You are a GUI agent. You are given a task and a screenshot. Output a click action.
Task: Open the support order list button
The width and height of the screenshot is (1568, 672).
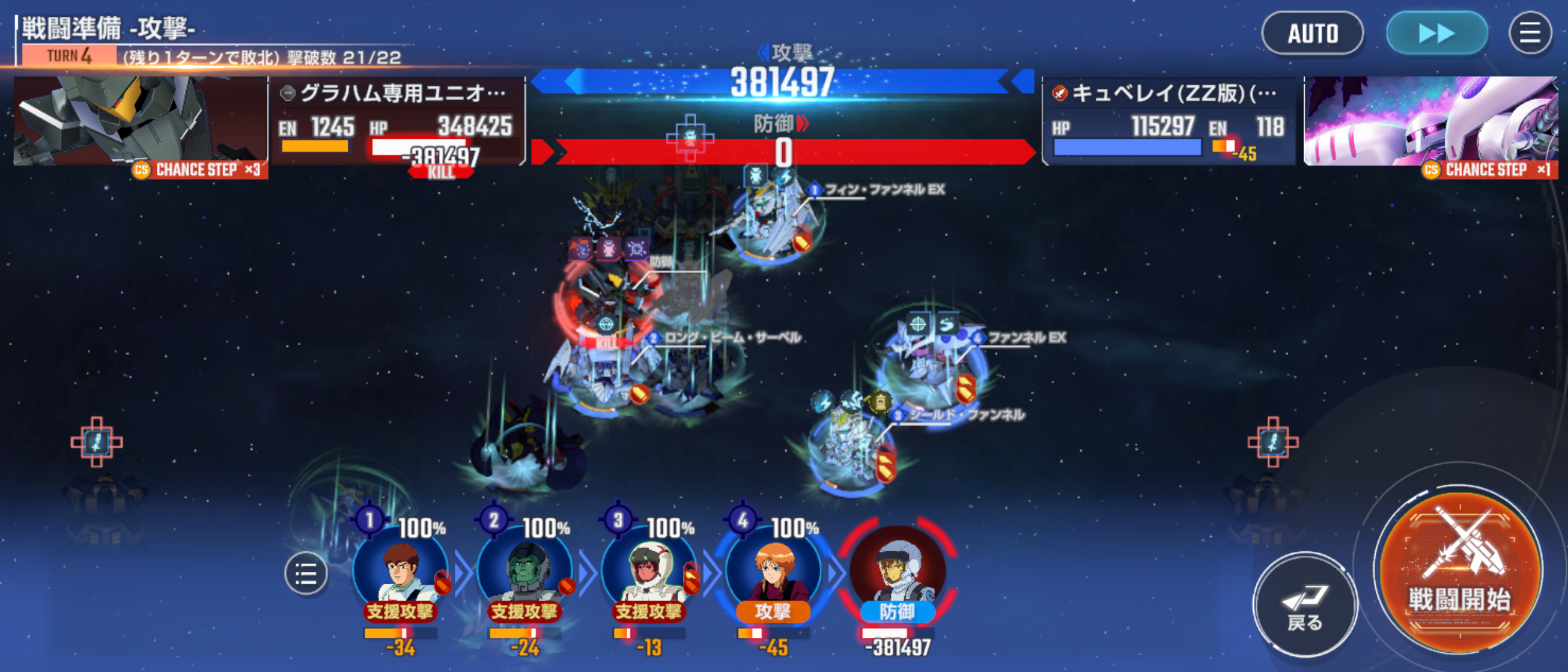[306, 573]
